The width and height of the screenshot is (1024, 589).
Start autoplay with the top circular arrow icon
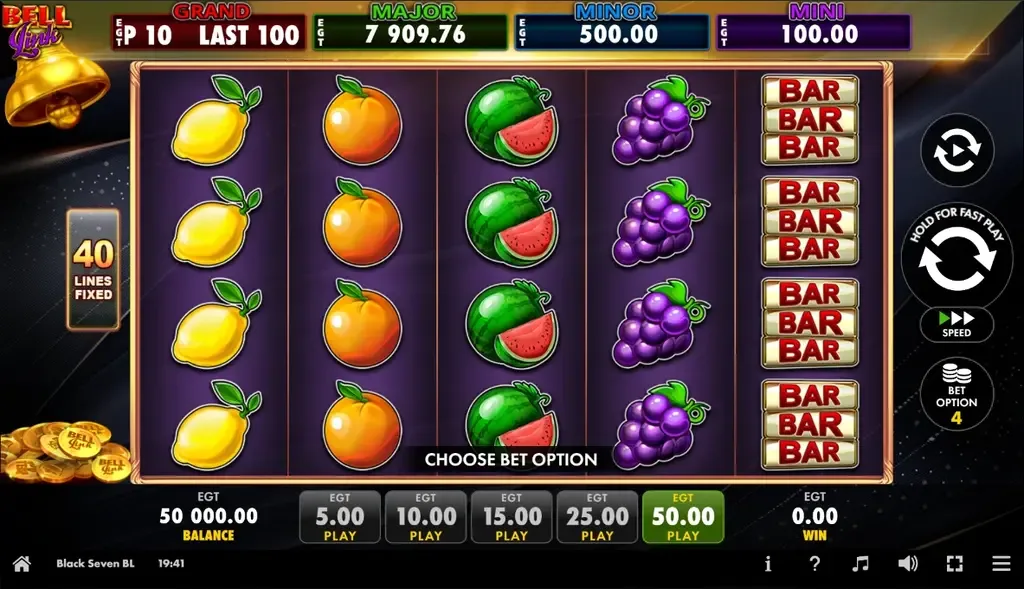(x=957, y=151)
